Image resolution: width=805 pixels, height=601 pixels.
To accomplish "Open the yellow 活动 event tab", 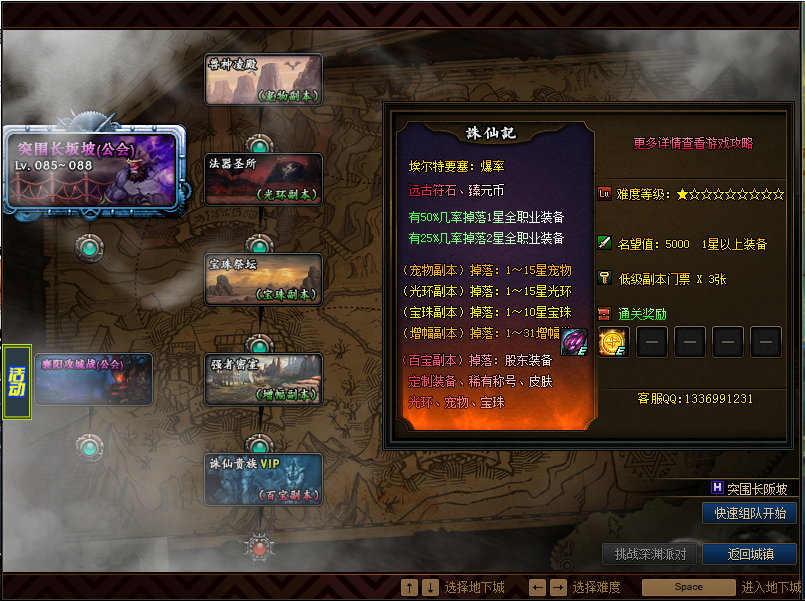I will [17, 381].
